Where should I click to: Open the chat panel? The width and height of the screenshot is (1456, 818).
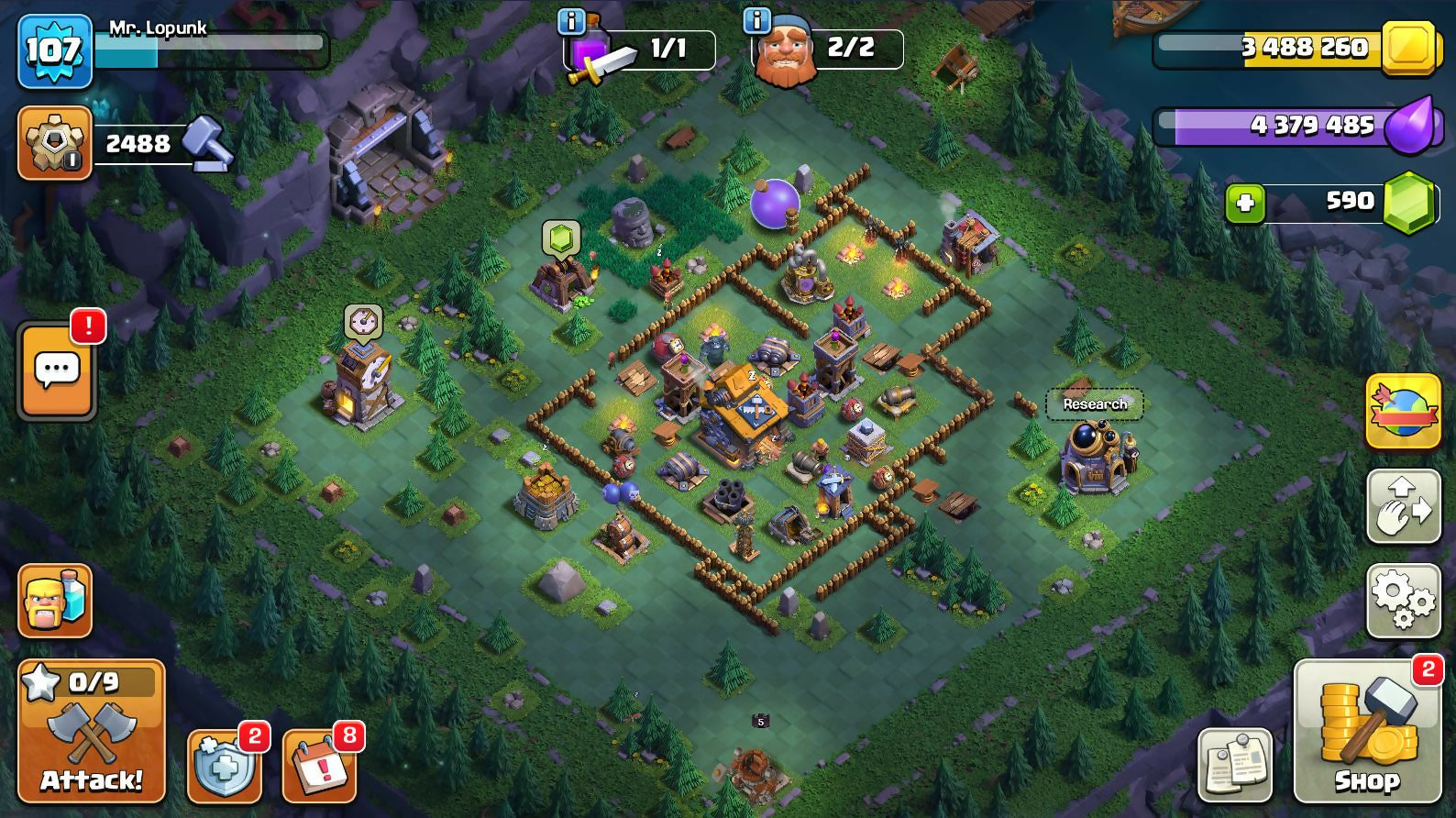pyautogui.click(x=57, y=370)
